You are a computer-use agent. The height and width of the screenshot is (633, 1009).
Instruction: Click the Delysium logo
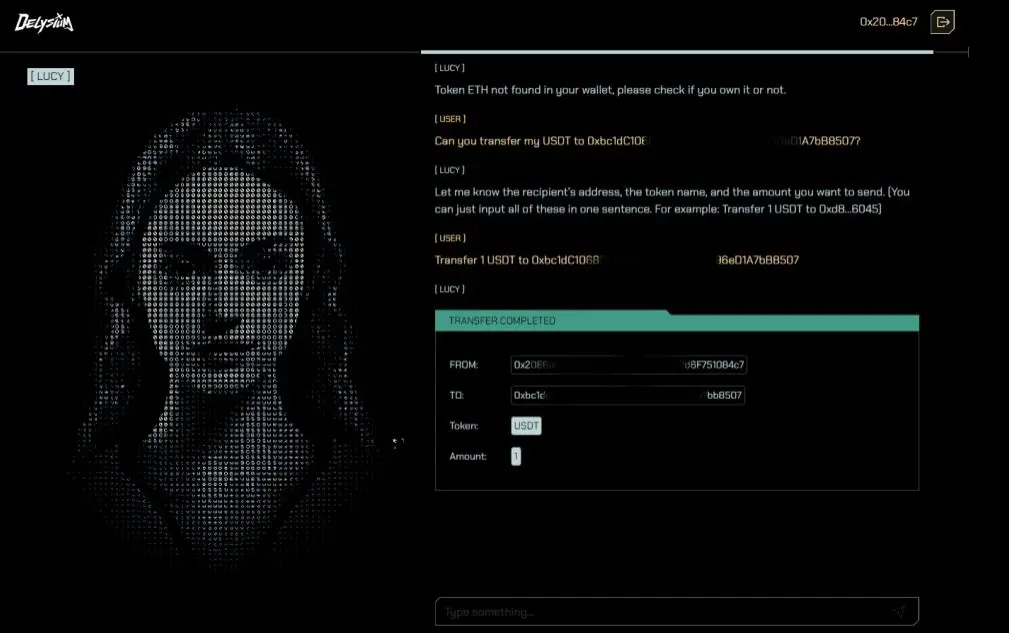(x=44, y=22)
